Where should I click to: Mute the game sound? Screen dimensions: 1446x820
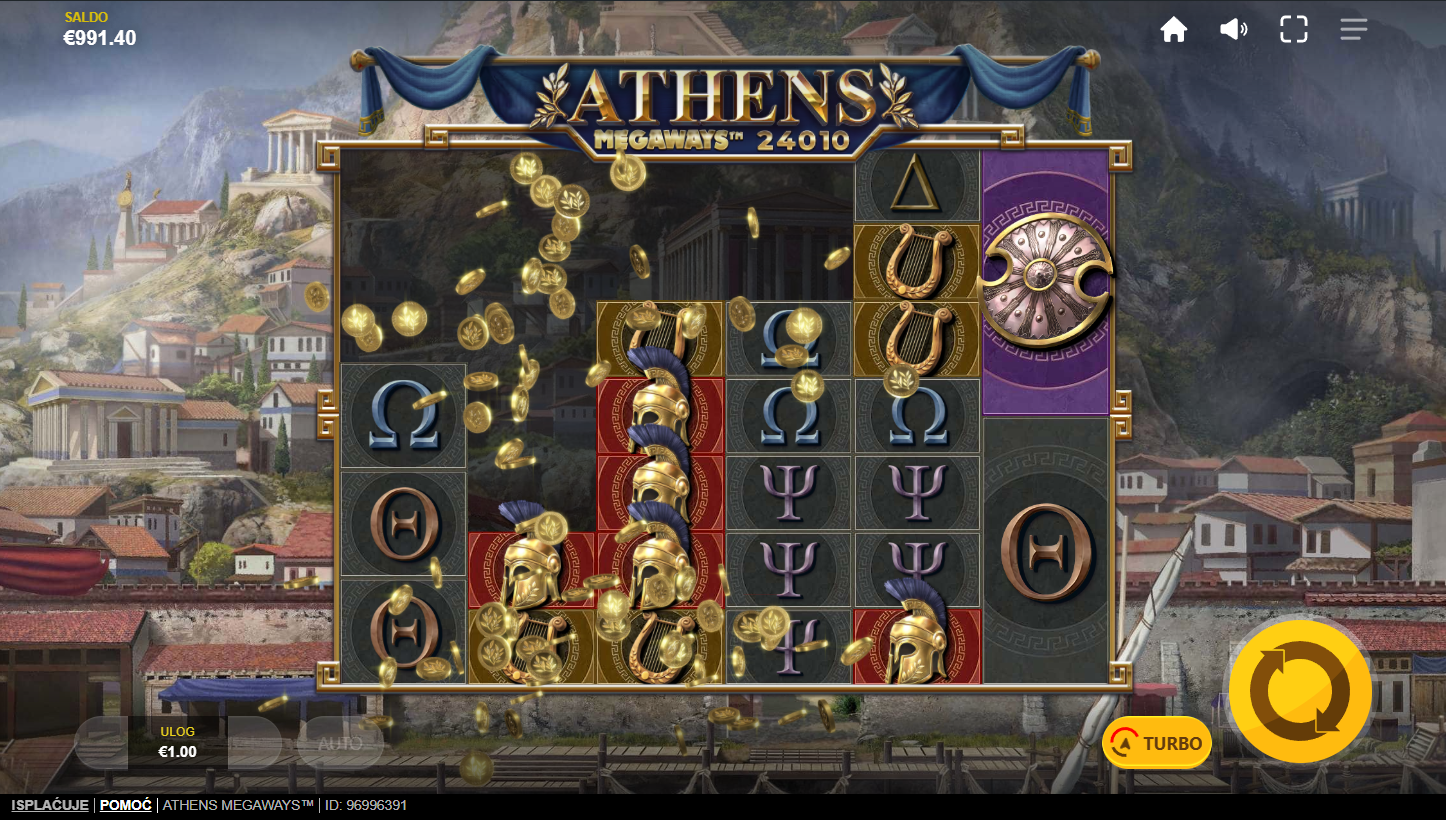coord(1233,30)
